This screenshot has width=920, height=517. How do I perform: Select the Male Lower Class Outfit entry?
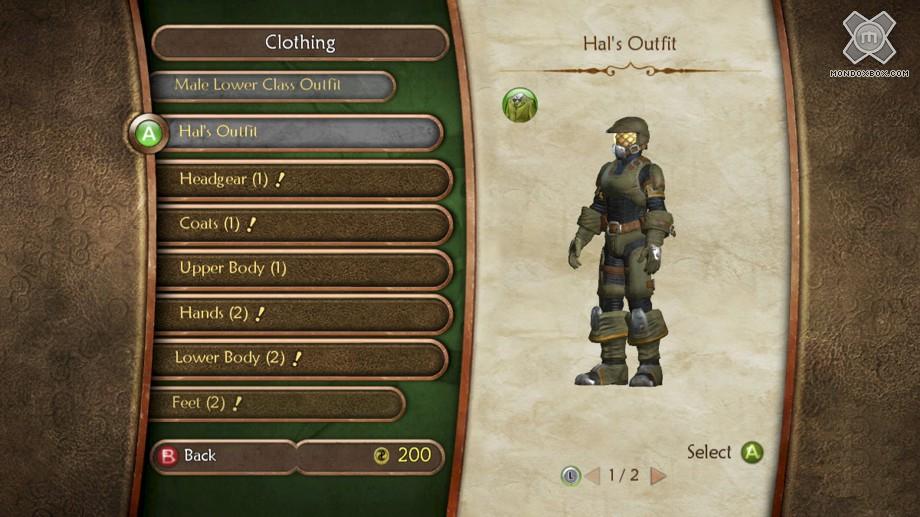coord(270,85)
